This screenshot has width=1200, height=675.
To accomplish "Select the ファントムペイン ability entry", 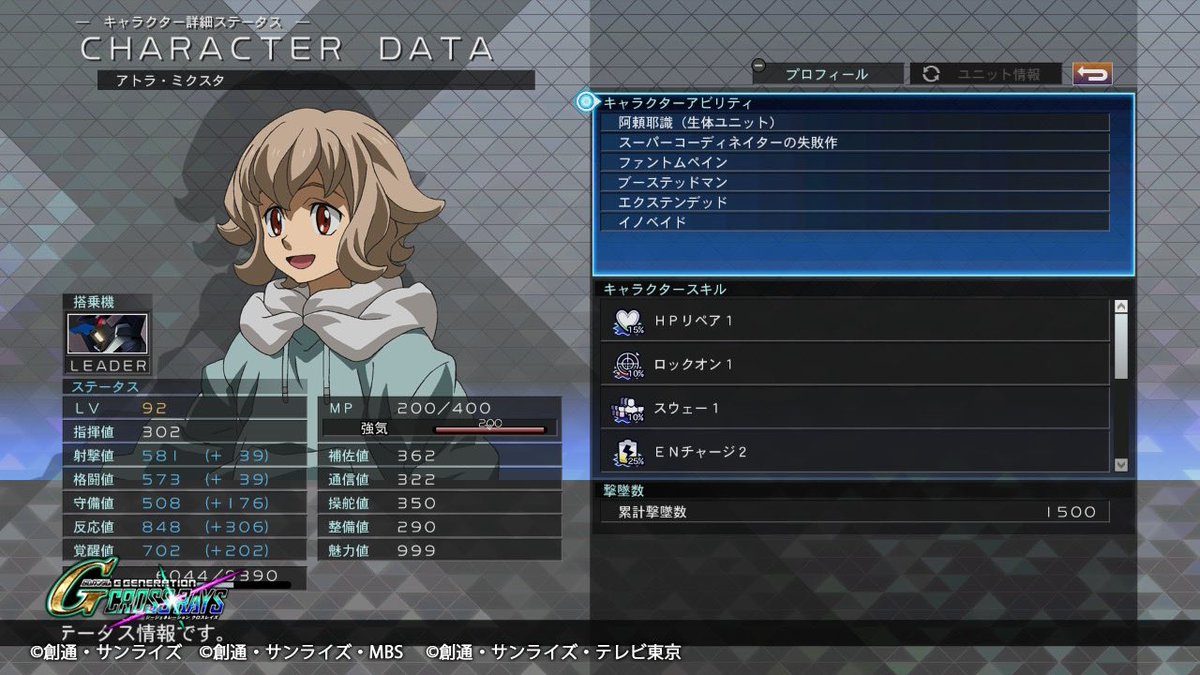I will pos(855,162).
